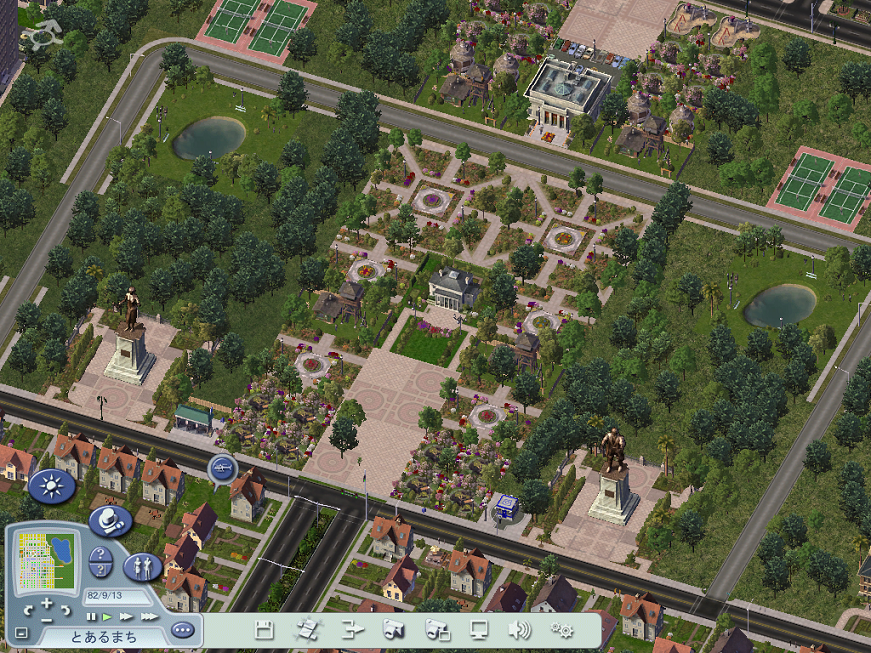The height and width of the screenshot is (653, 871).
Task: Exit to region with the arrow icon
Action: [x=351, y=630]
